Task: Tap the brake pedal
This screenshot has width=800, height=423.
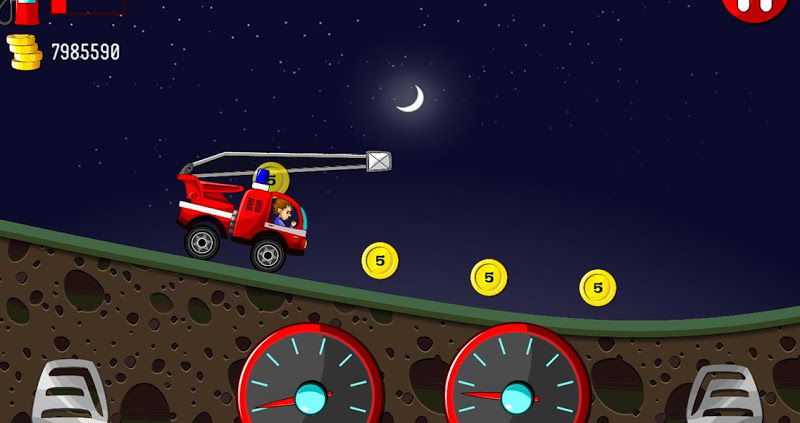Action: pyautogui.click(x=68, y=394)
